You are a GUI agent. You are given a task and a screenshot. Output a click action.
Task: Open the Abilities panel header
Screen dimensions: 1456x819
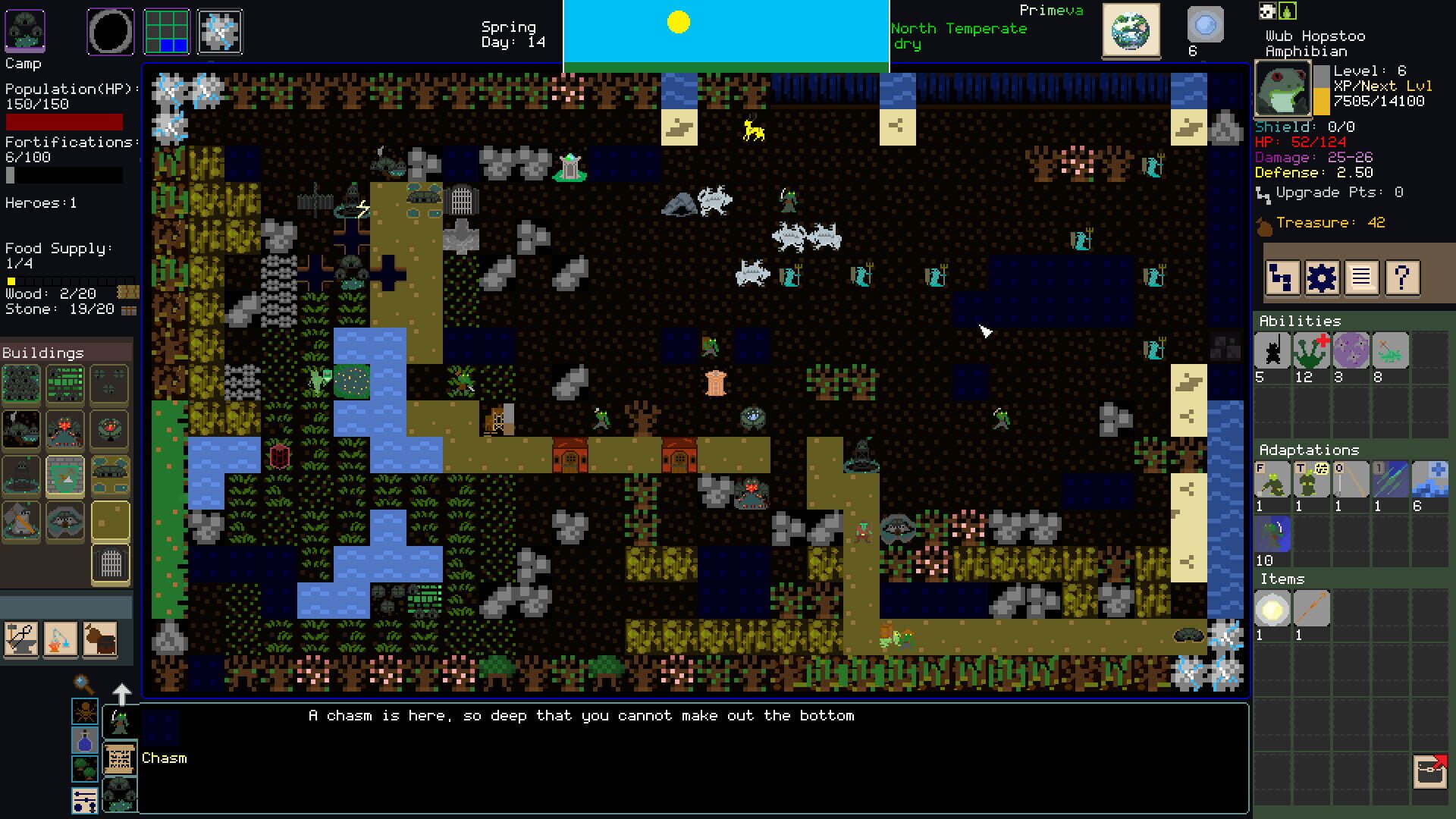coord(1300,321)
